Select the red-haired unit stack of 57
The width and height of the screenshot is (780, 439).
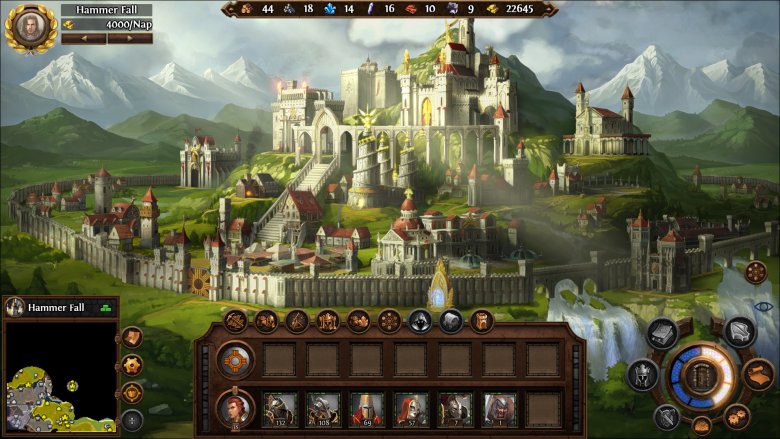coord(411,409)
